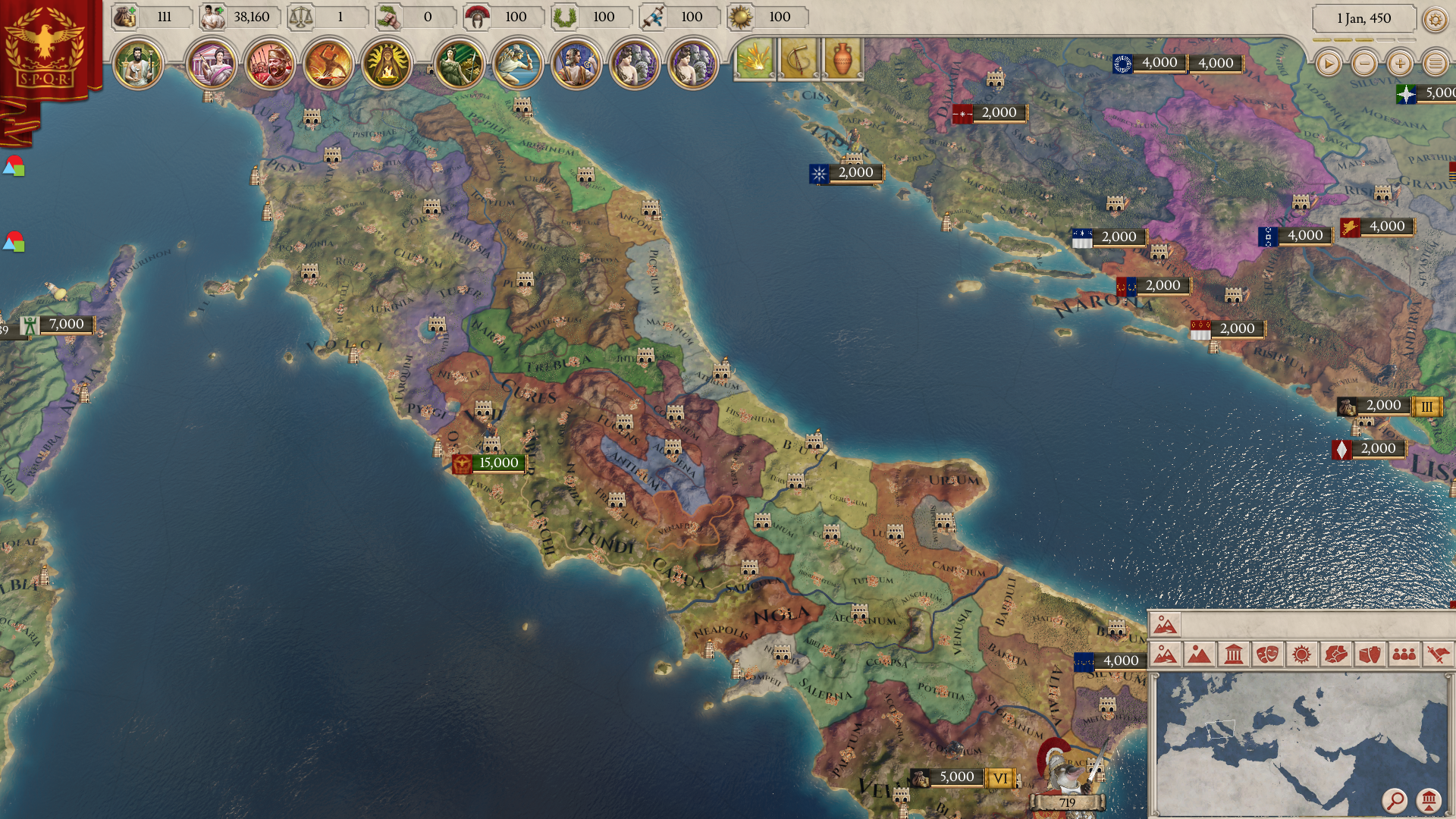Open the screaming legionary military panel
Image resolution: width=1456 pixels, height=819 pixels.
pos(270,64)
